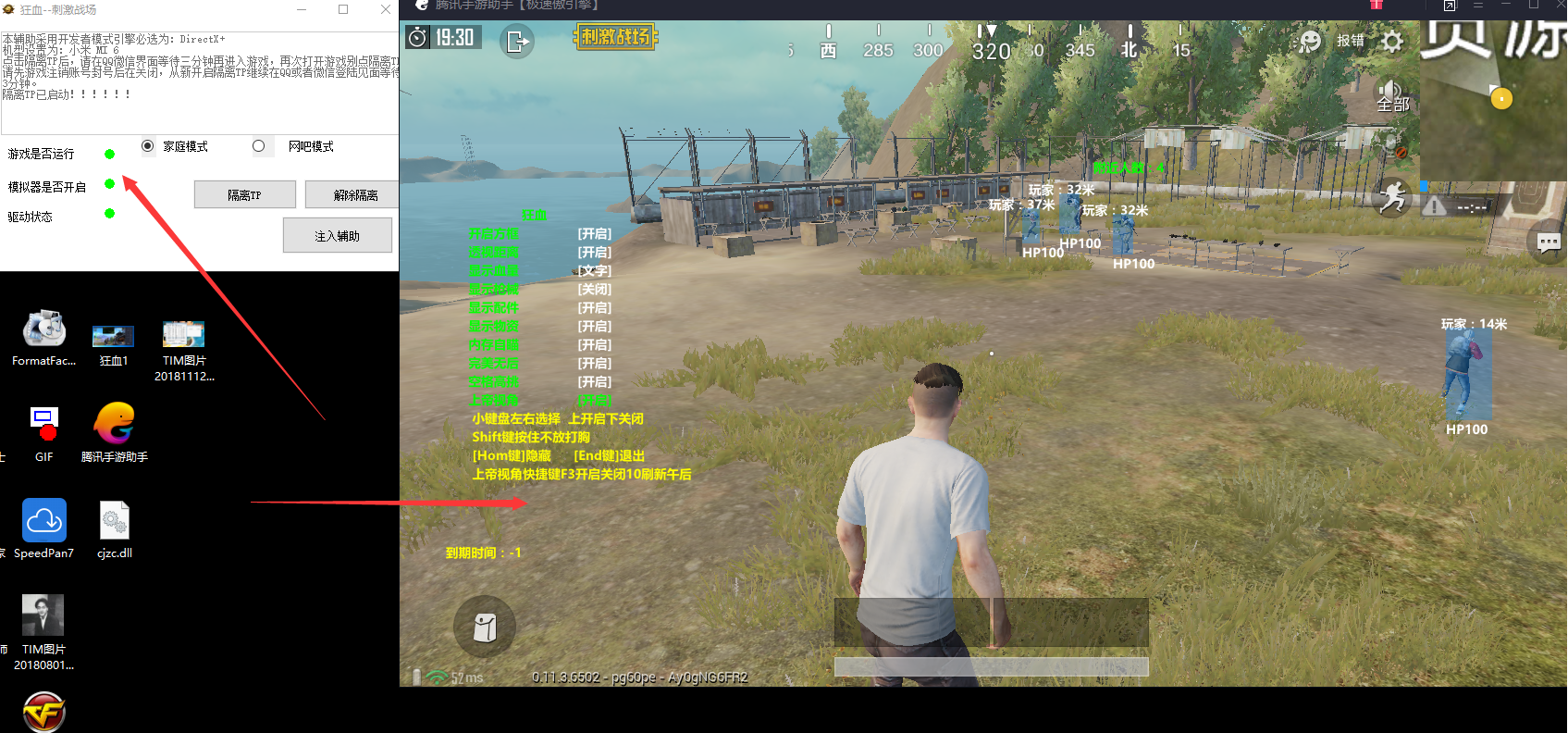This screenshot has width=1568, height=733.
Task: Open the smiley emote icon
Action: (1310, 41)
